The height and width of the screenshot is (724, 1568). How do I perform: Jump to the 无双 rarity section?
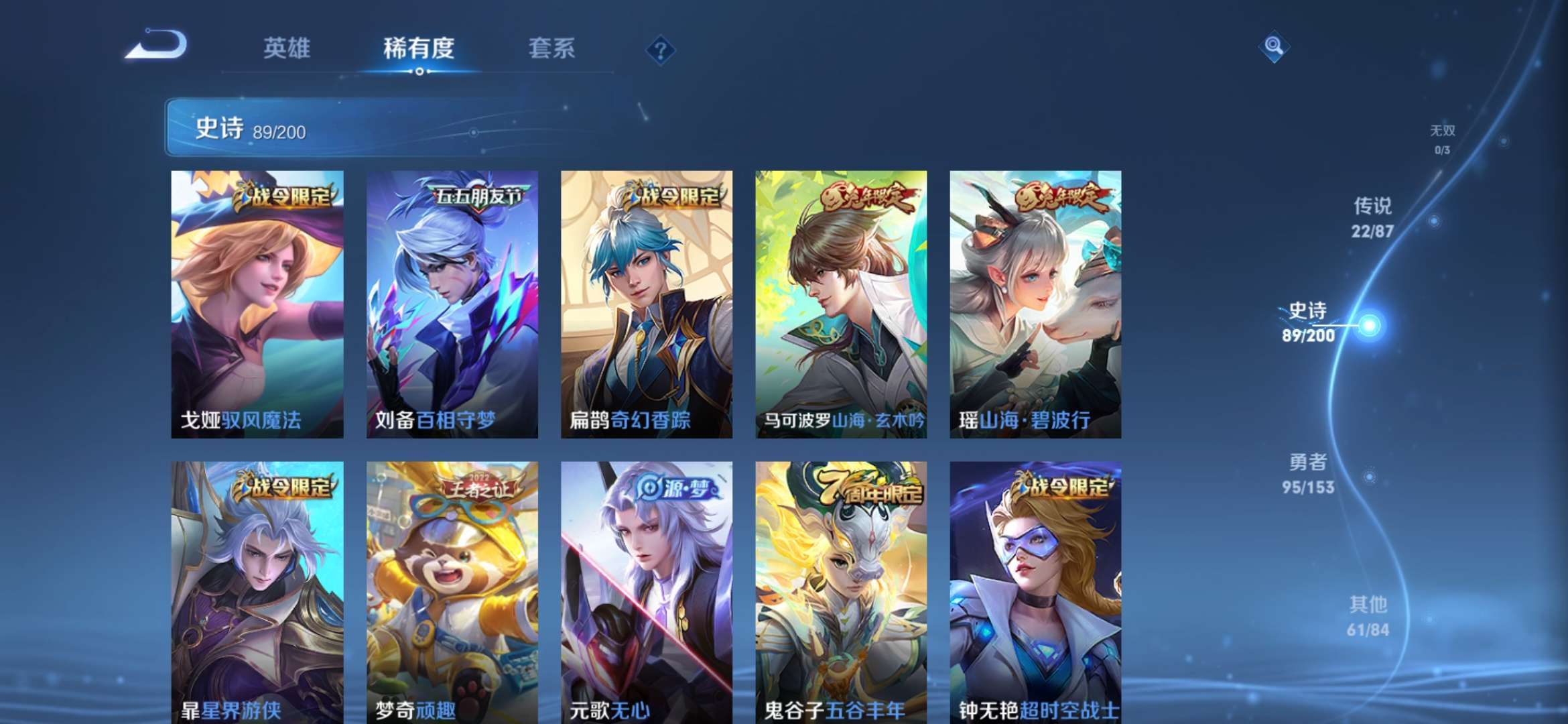pos(1443,139)
